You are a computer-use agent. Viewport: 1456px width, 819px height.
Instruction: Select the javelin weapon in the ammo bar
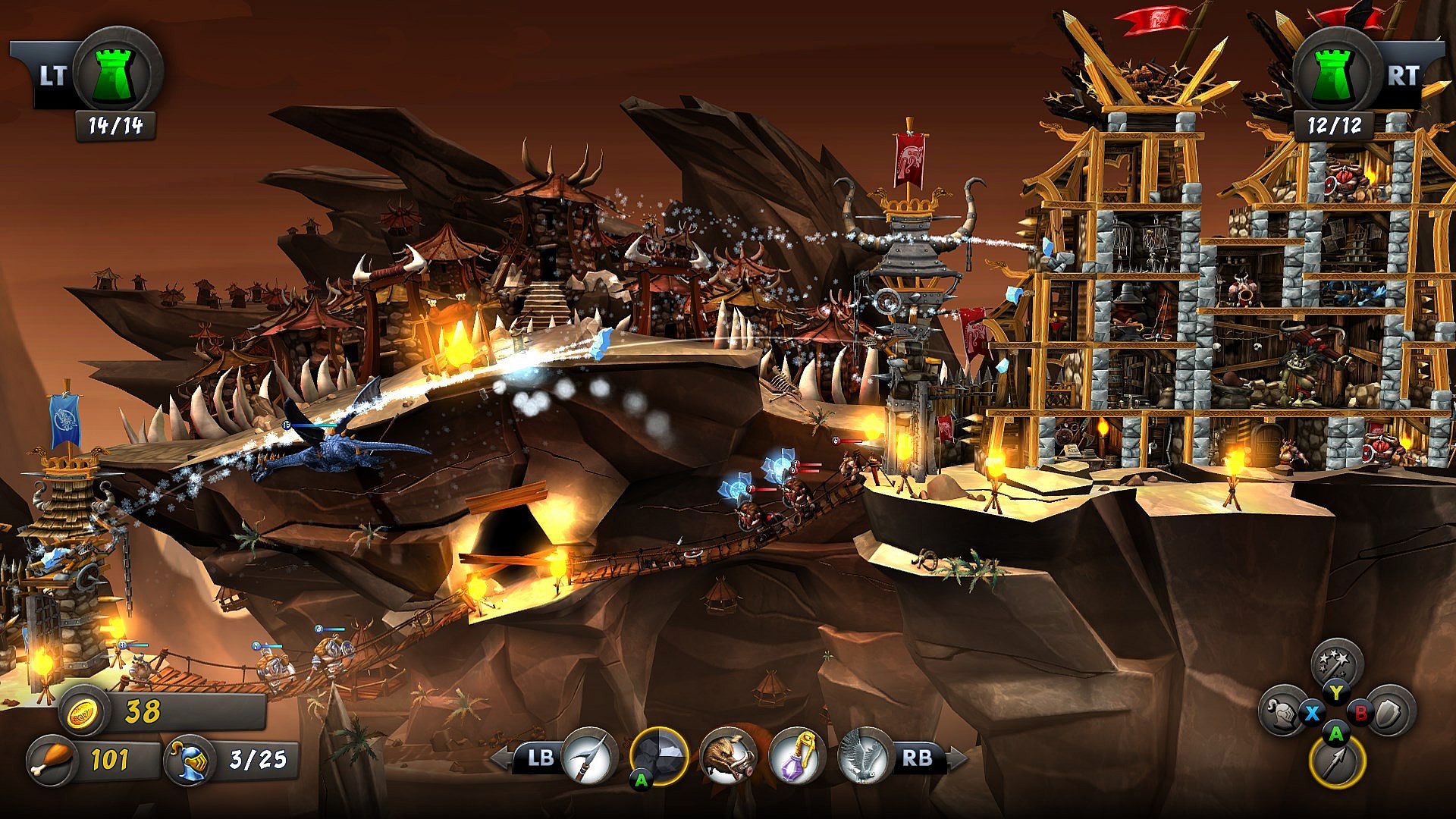pos(588,756)
